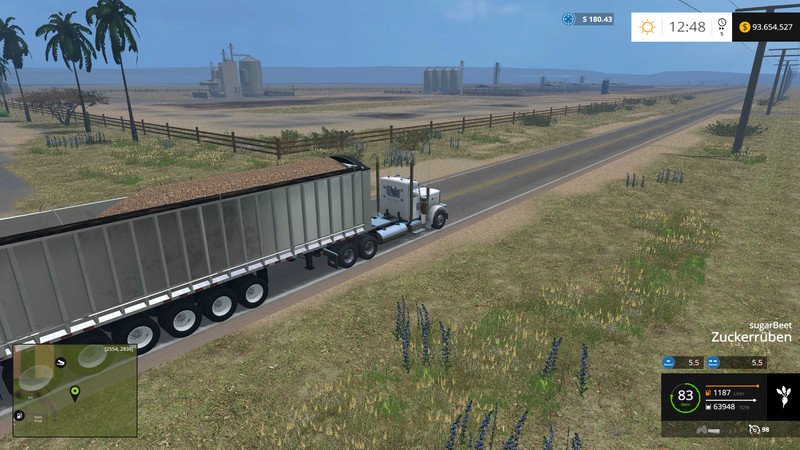The image size is (800, 450).
Task: Open finances via the gold coin icon
Action: (x=744, y=27)
